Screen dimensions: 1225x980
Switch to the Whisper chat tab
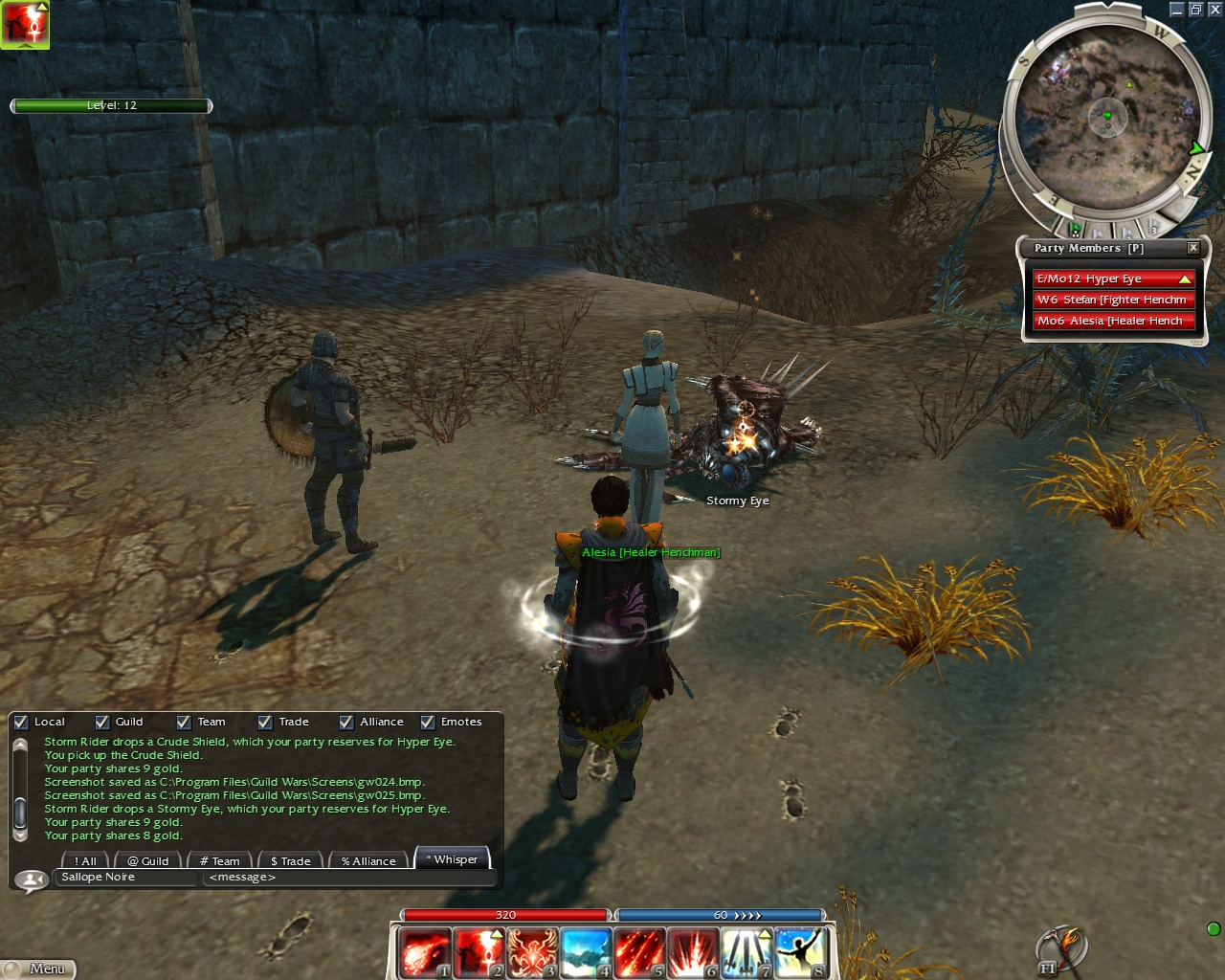coord(454,859)
